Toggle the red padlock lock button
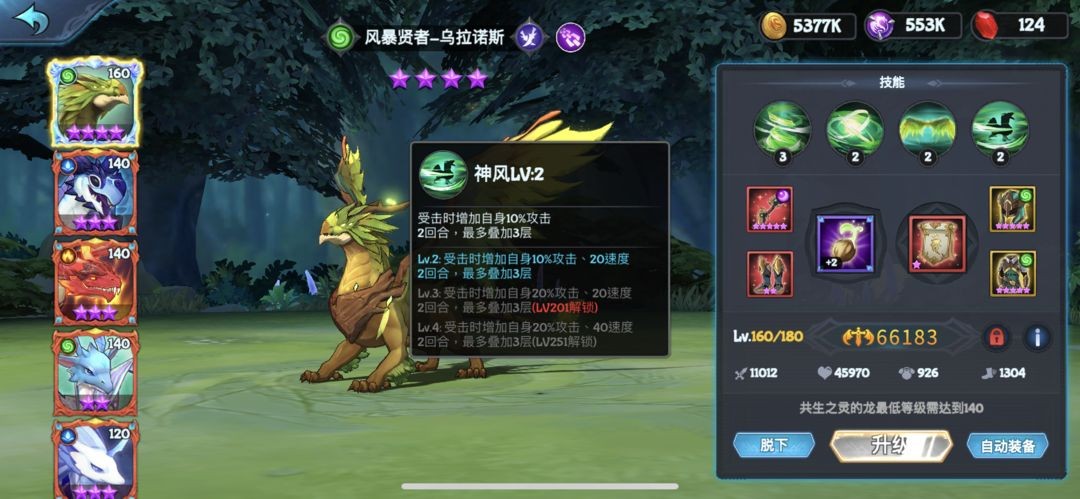This screenshot has height=499, width=1080. [x=995, y=337]
